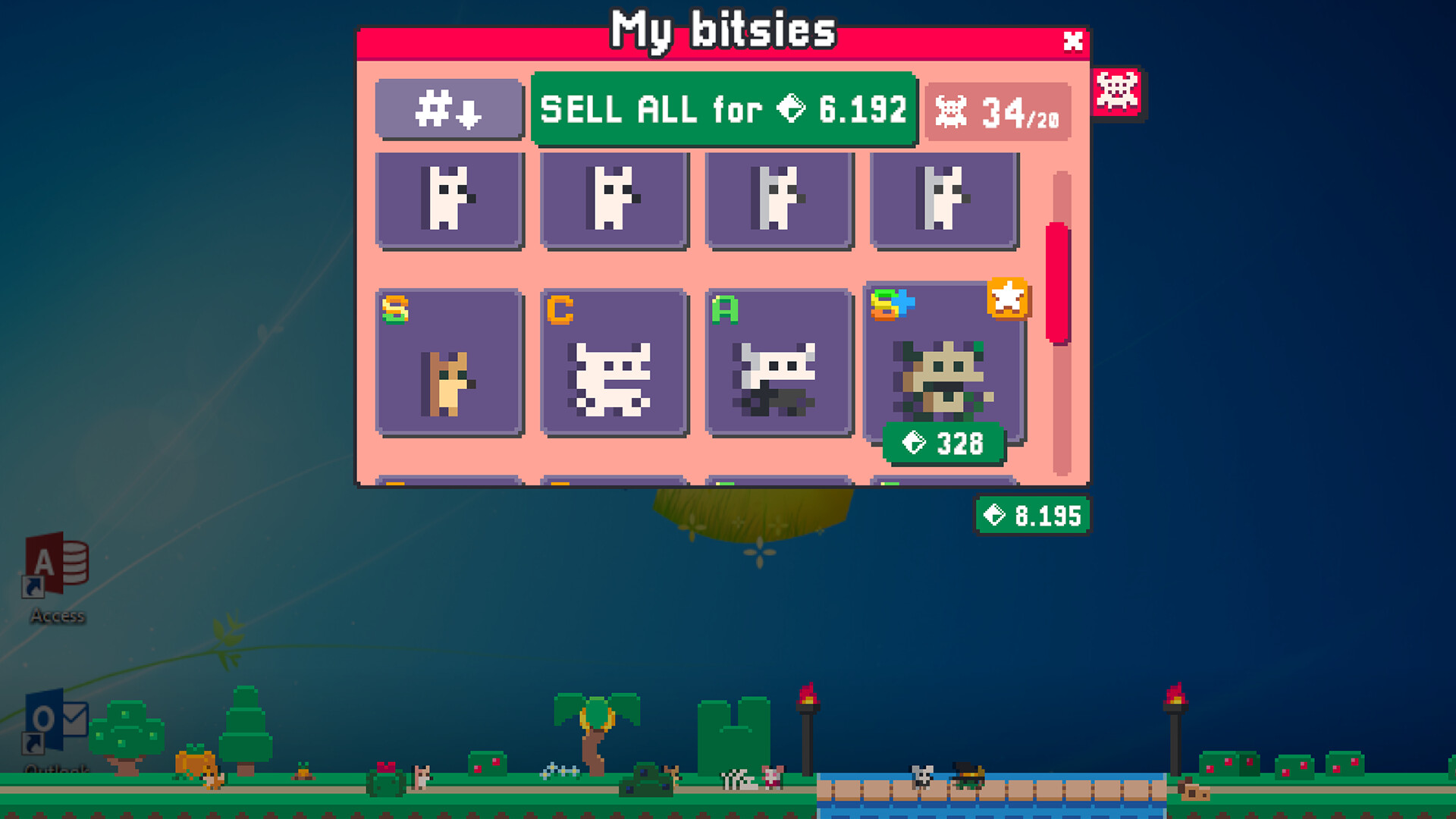This screenshot has height=819, width=1456.
Task: Click the 328 price tag on the S+ bitsie
Action: point(942,444)
